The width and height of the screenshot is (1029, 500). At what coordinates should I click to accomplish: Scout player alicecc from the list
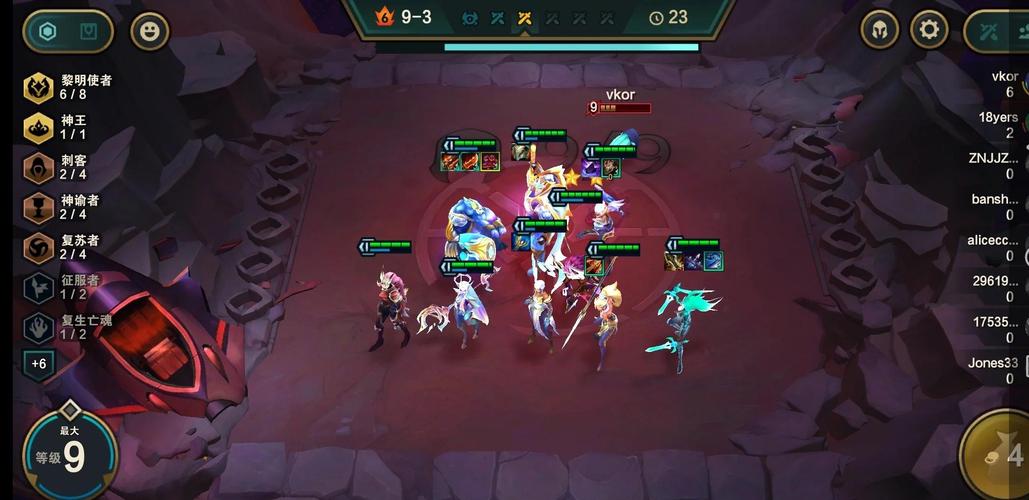pyautogui.click(x=996, y=247)
